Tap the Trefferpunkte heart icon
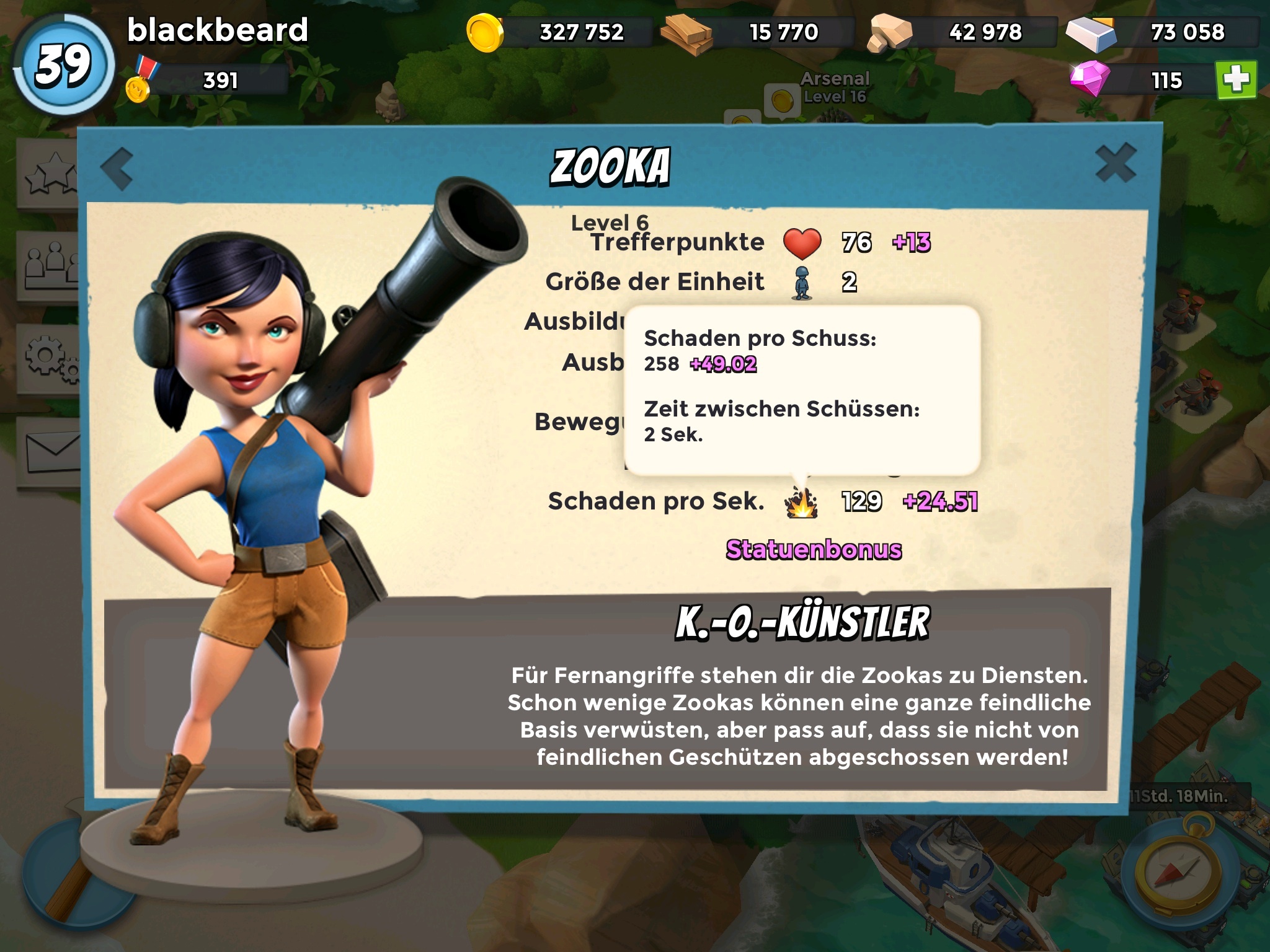 pos(802,243)
